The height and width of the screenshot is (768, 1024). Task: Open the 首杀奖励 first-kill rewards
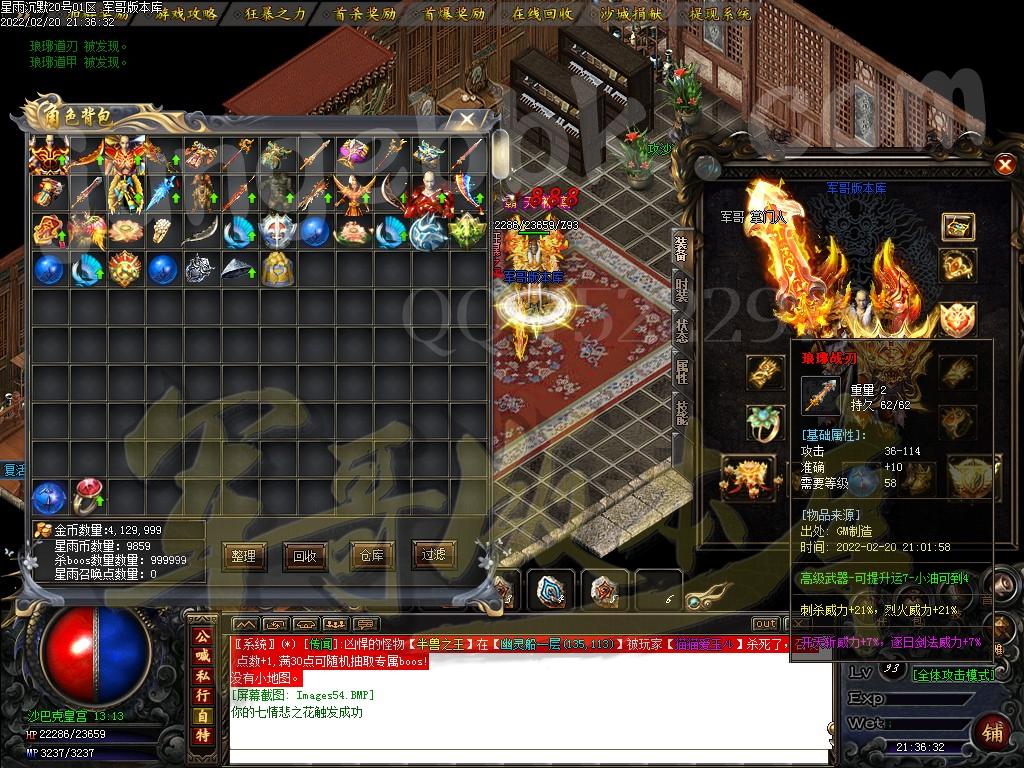click(364, 14)
